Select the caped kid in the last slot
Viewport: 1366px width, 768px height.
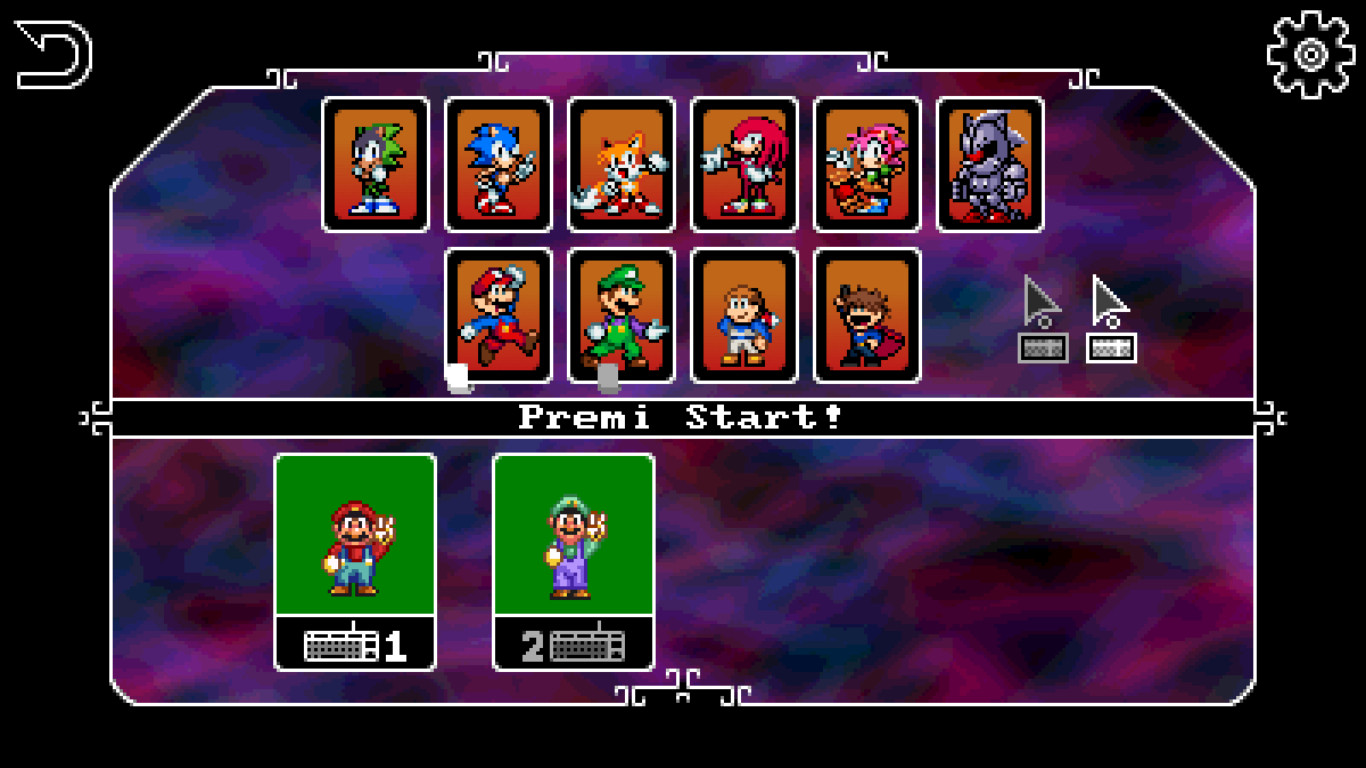pos(866,316)
